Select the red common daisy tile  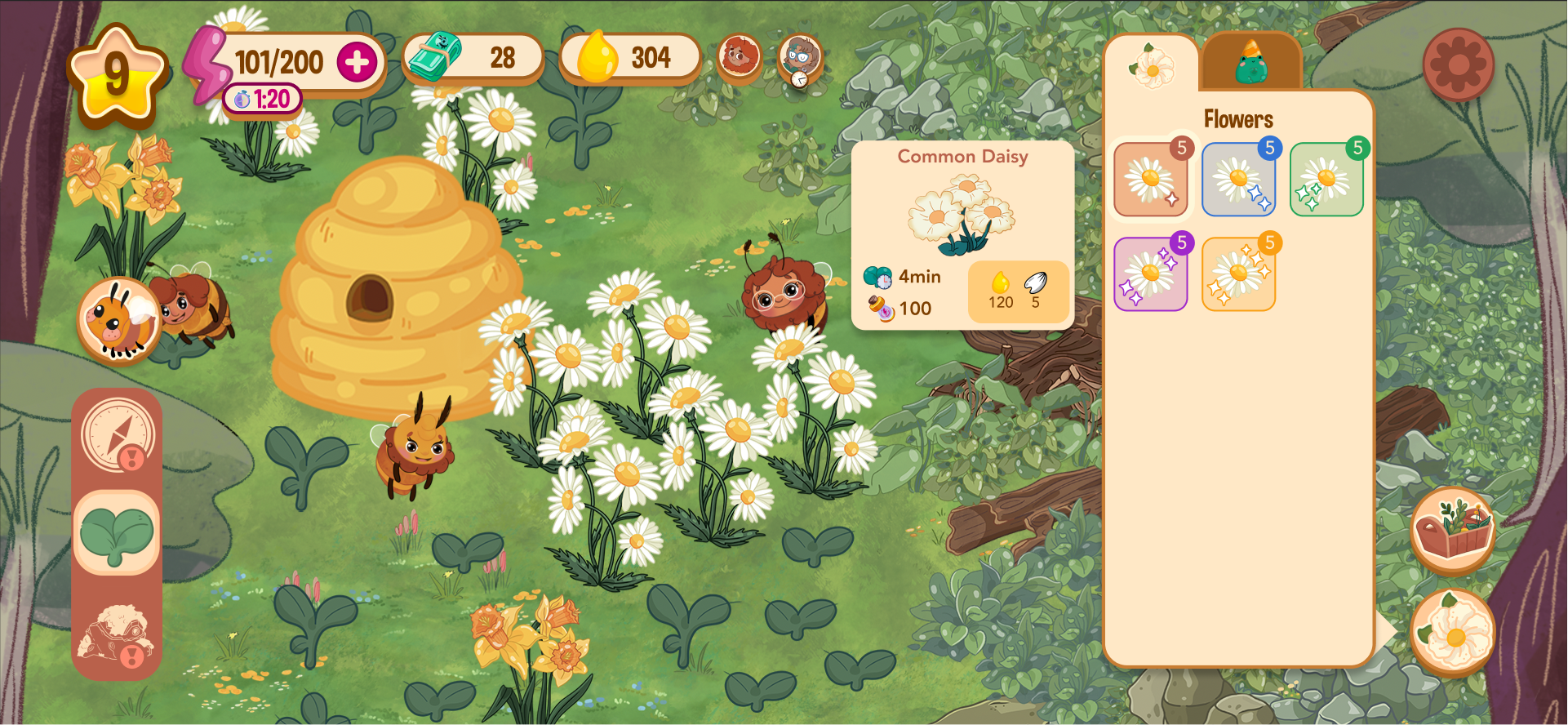pos(1150,180)
